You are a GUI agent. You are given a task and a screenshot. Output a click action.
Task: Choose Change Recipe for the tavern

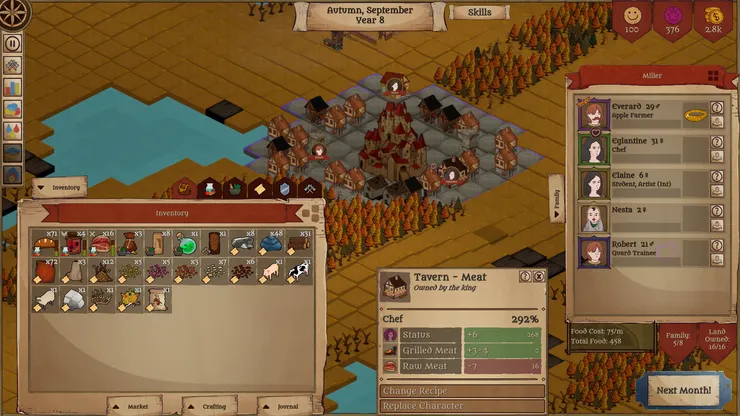click(x=462, y=391)
